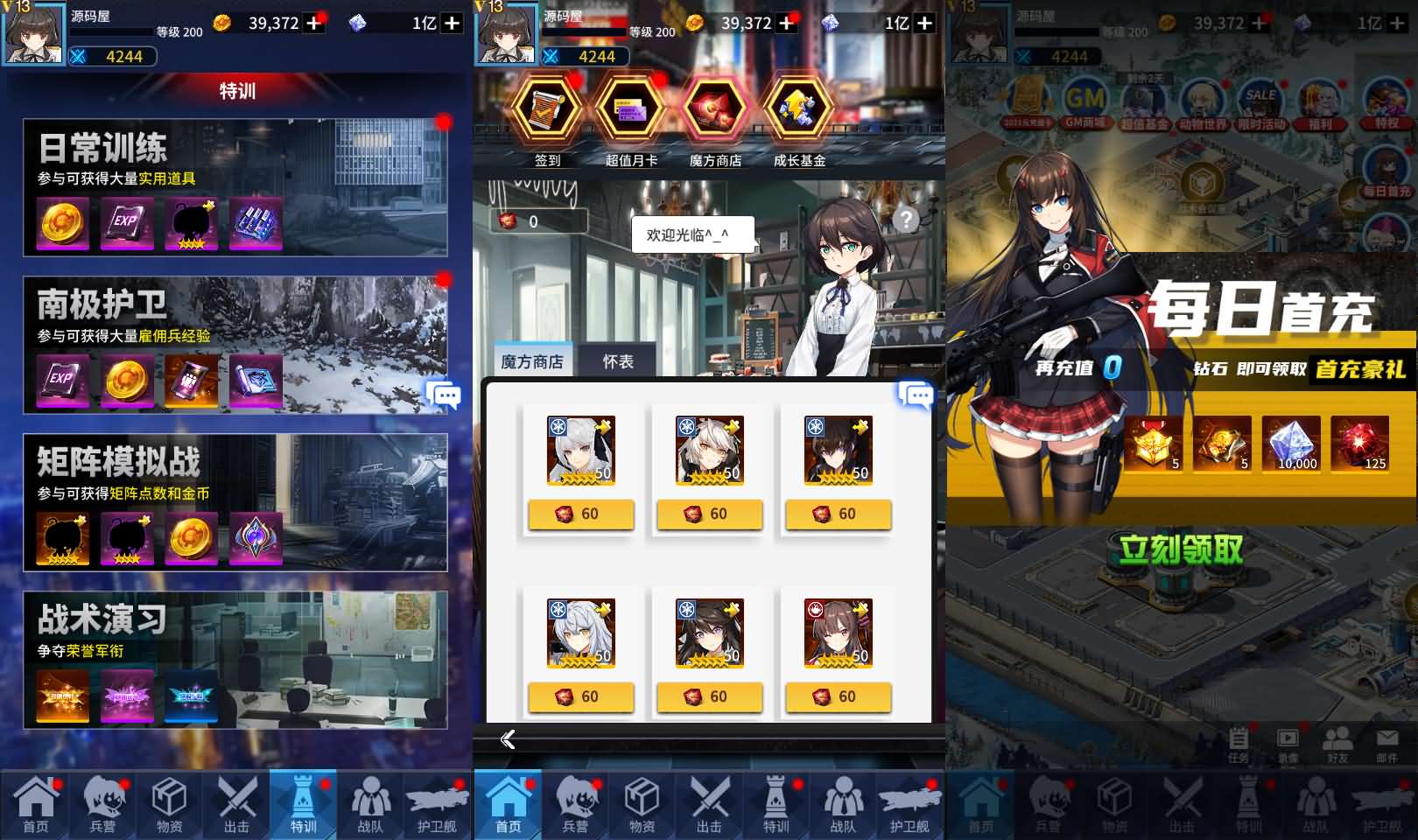Select the 兵营 bottom navigation item
Screen dimensions: 1418x840
[105, 803]
